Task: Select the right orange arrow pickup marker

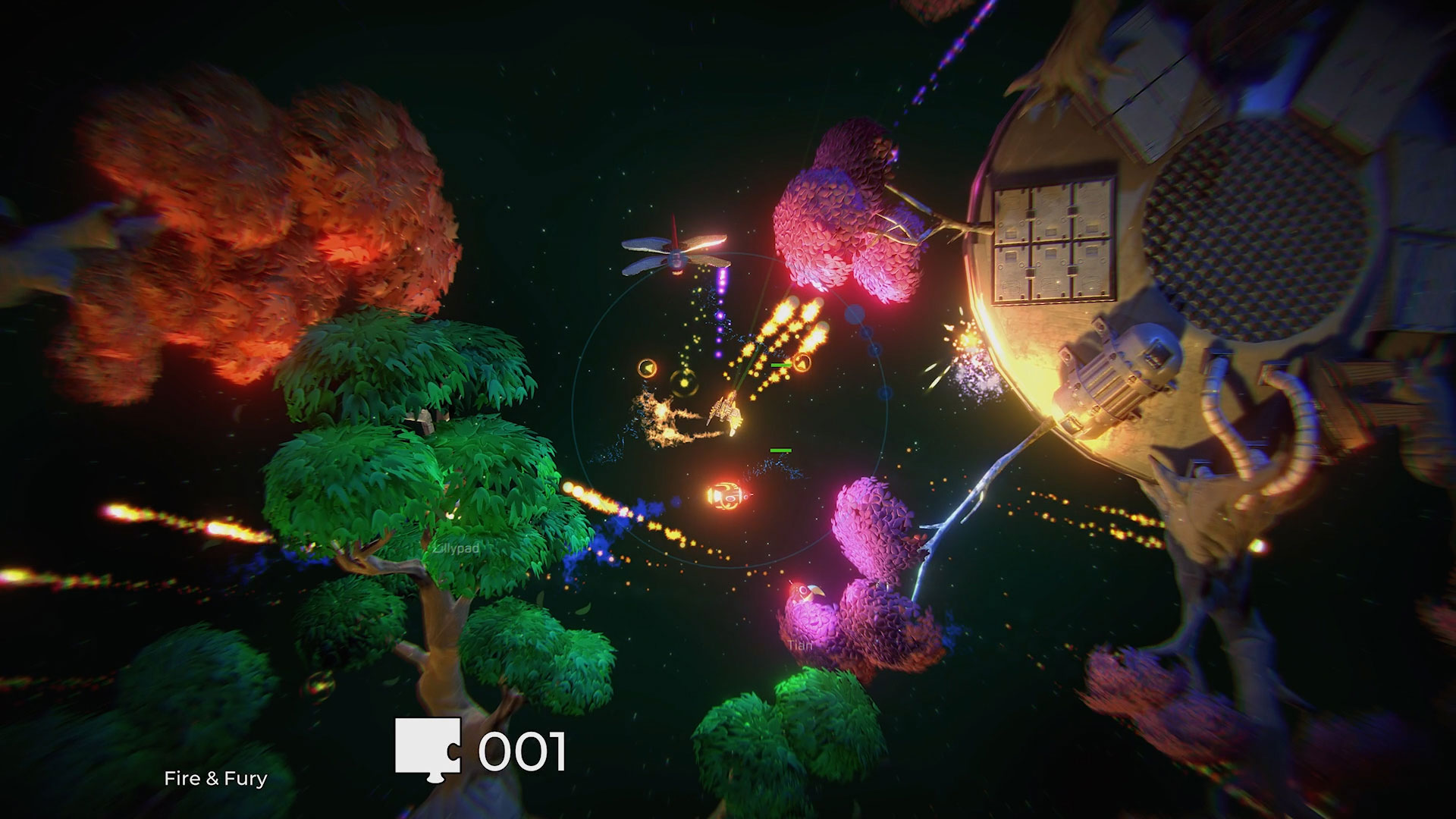Action: [x=802, y=363]
